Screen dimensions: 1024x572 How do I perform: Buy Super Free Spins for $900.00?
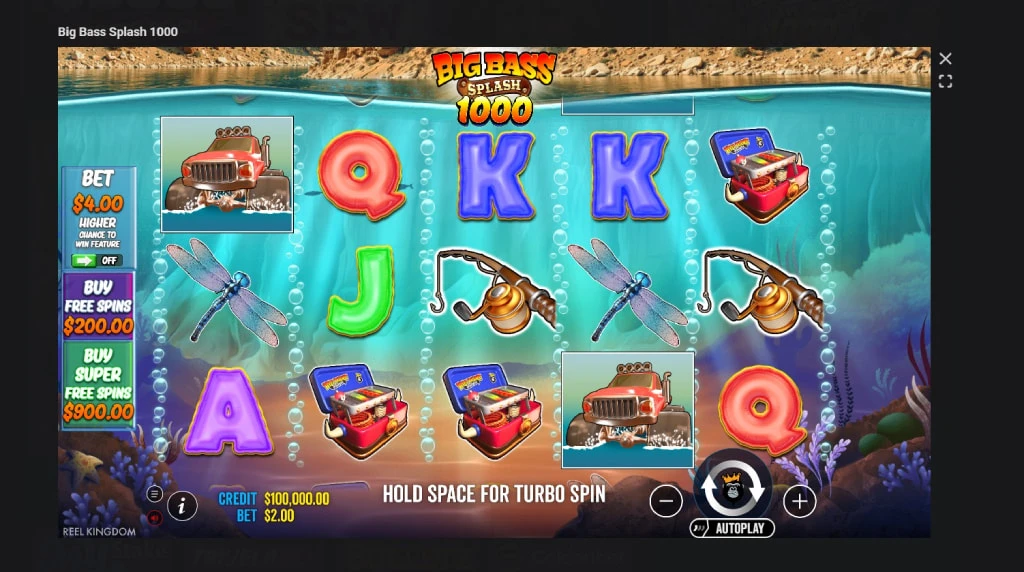[x=98, y=385]
